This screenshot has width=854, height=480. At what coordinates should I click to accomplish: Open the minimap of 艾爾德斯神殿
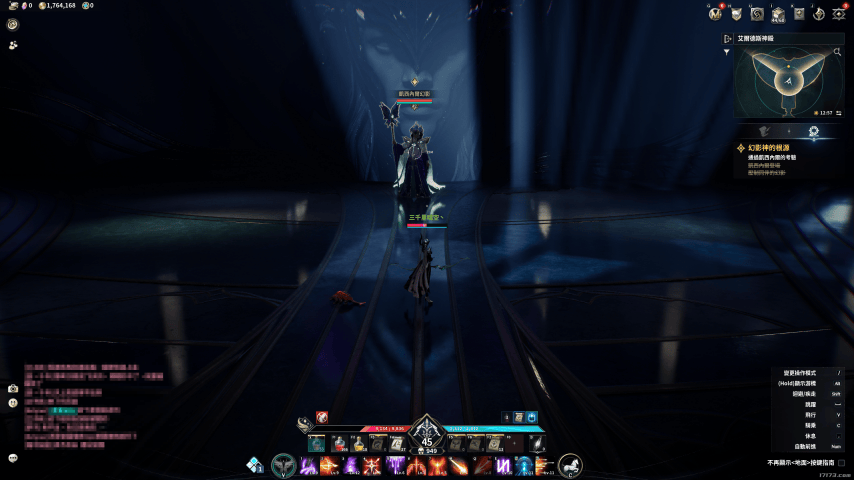click(x=788, y=82)
